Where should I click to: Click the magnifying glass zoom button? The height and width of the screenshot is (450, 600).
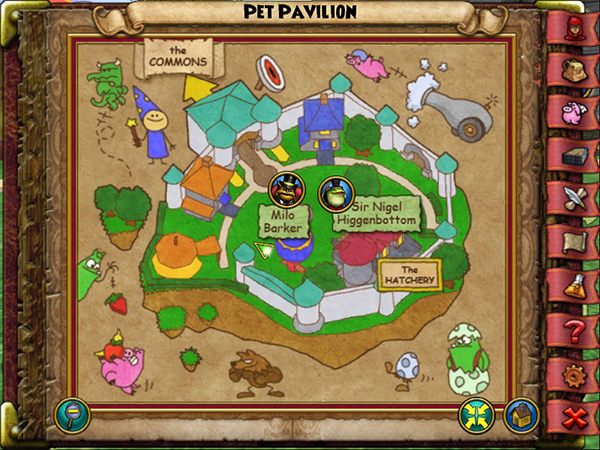[72, 411]
